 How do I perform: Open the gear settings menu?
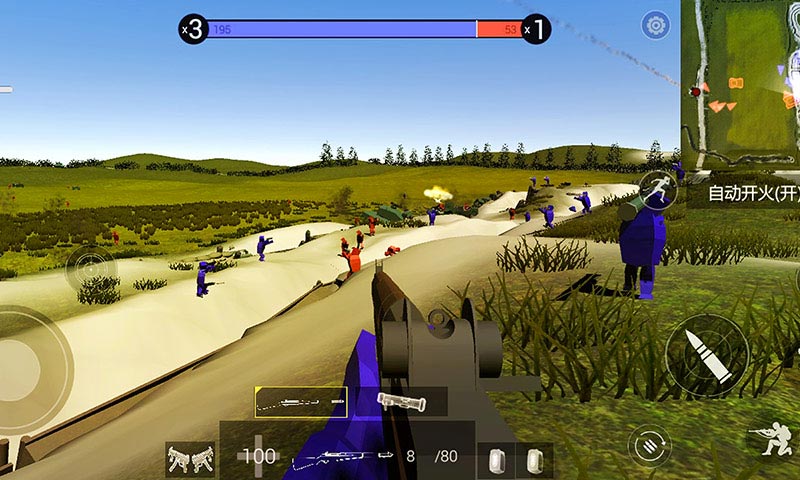[x=655, y=25]
